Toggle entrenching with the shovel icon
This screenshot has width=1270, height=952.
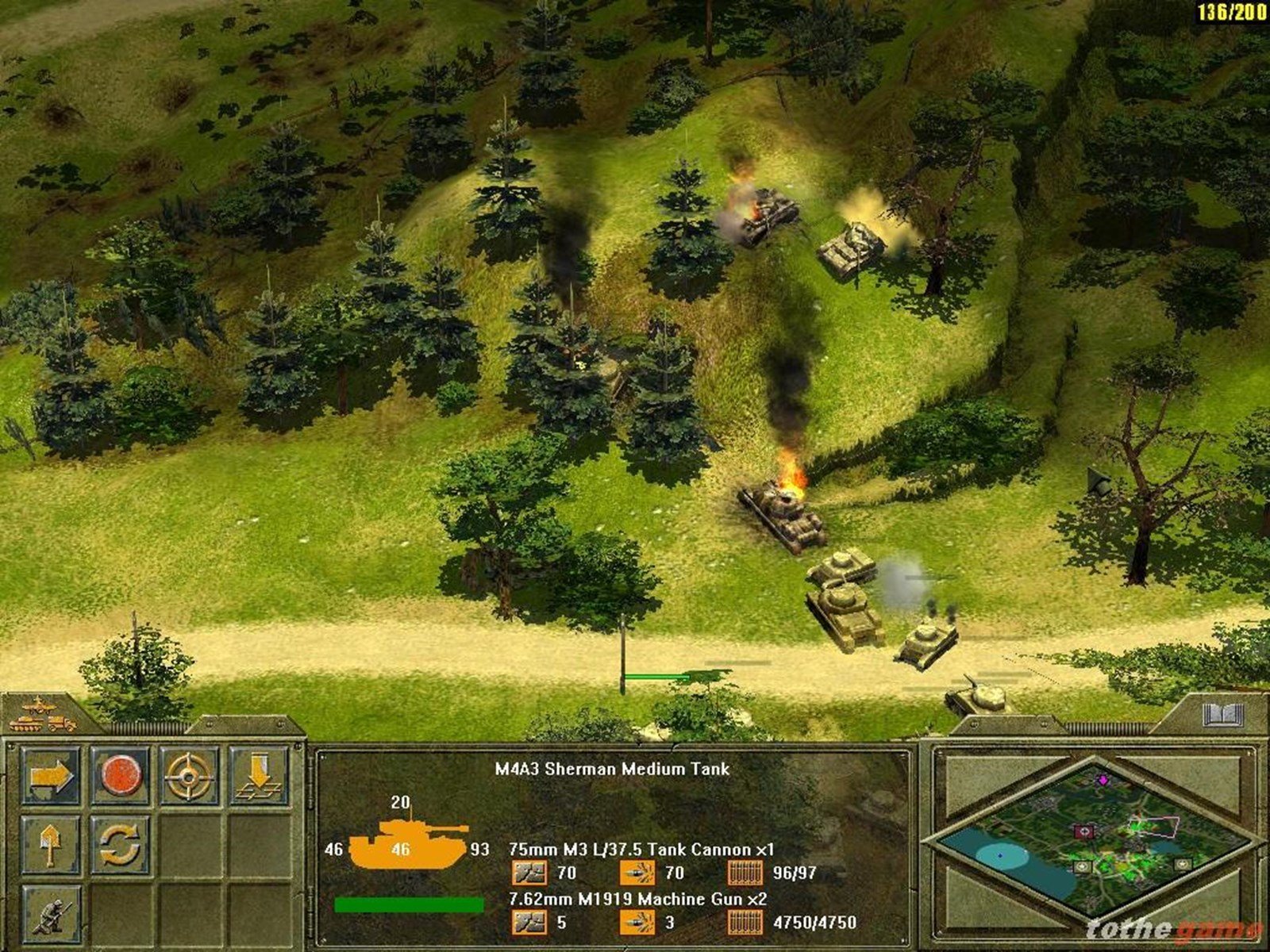click(49, 845)
